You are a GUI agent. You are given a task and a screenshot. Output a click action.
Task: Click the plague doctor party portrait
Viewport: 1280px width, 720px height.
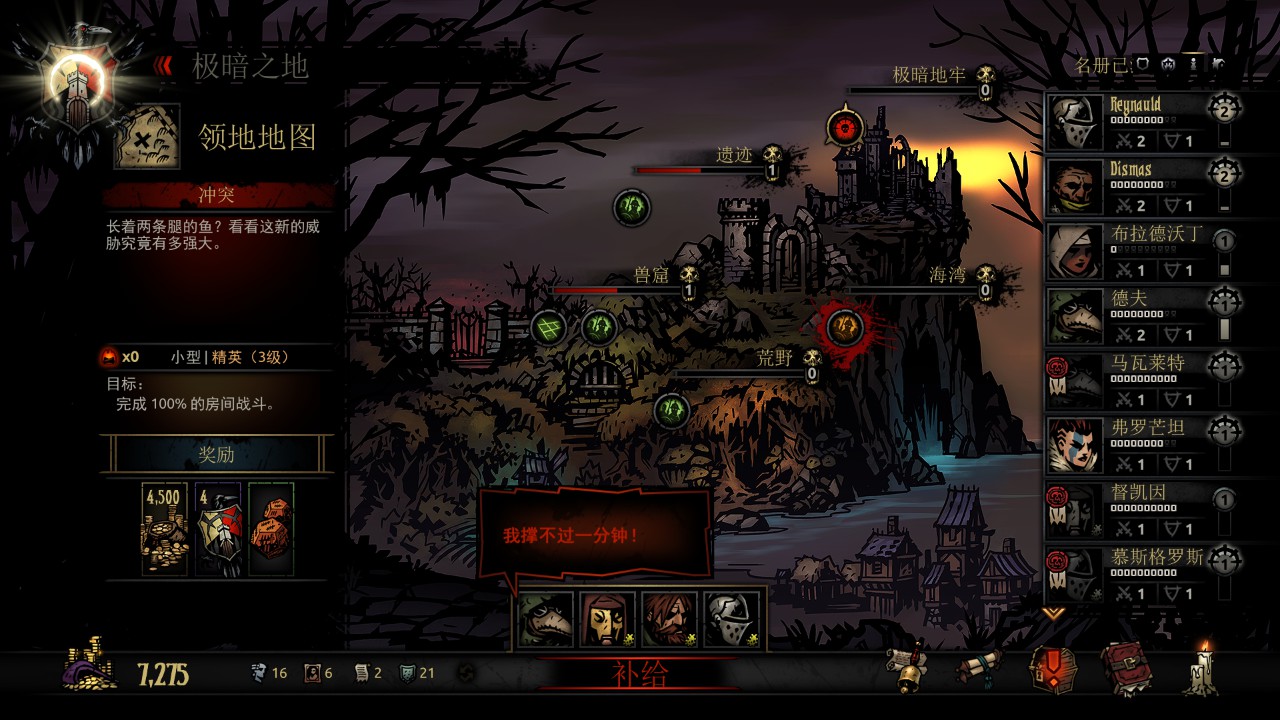point(546,620)
